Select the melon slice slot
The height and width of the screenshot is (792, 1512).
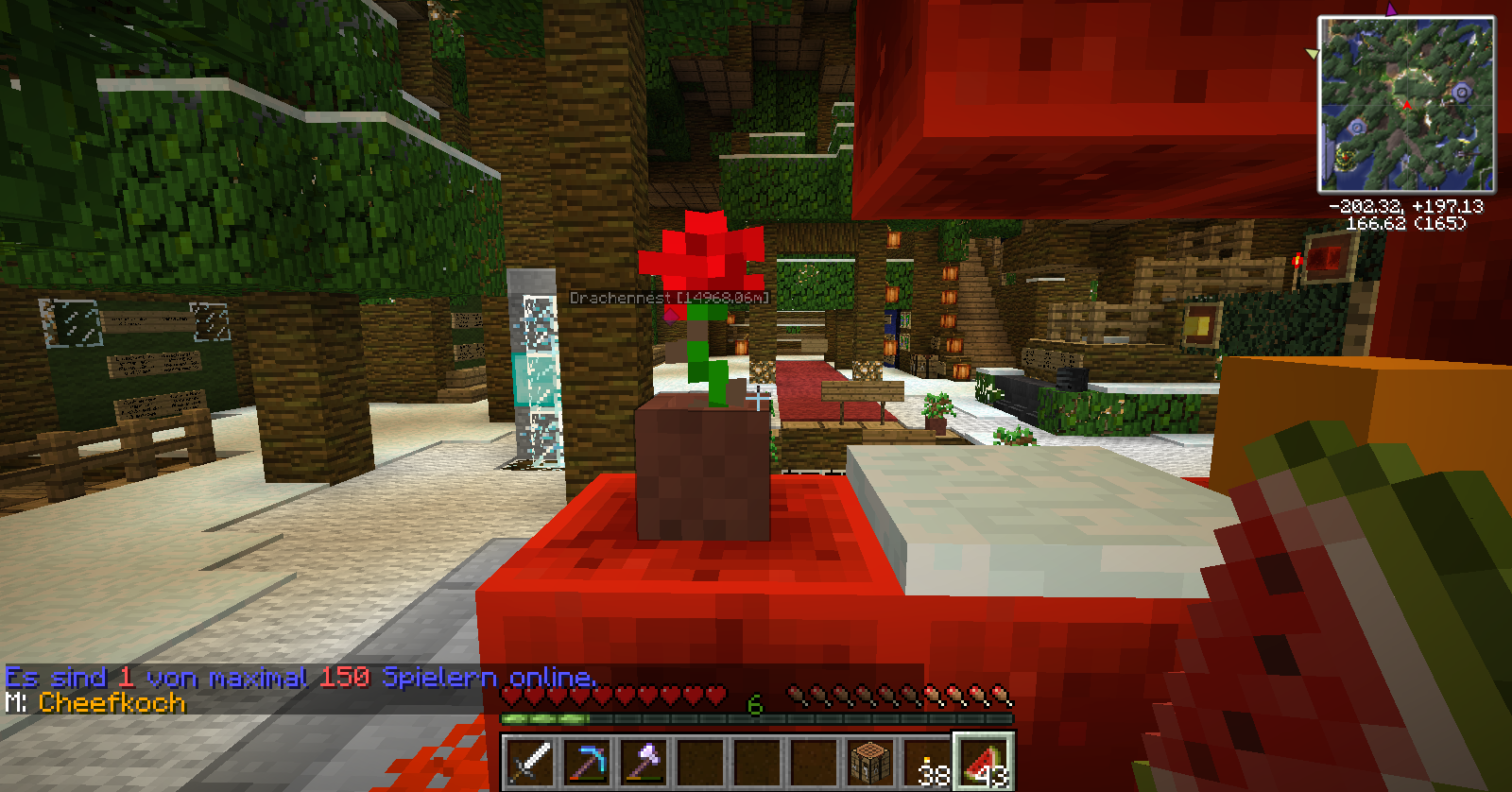tap(985, 762)
